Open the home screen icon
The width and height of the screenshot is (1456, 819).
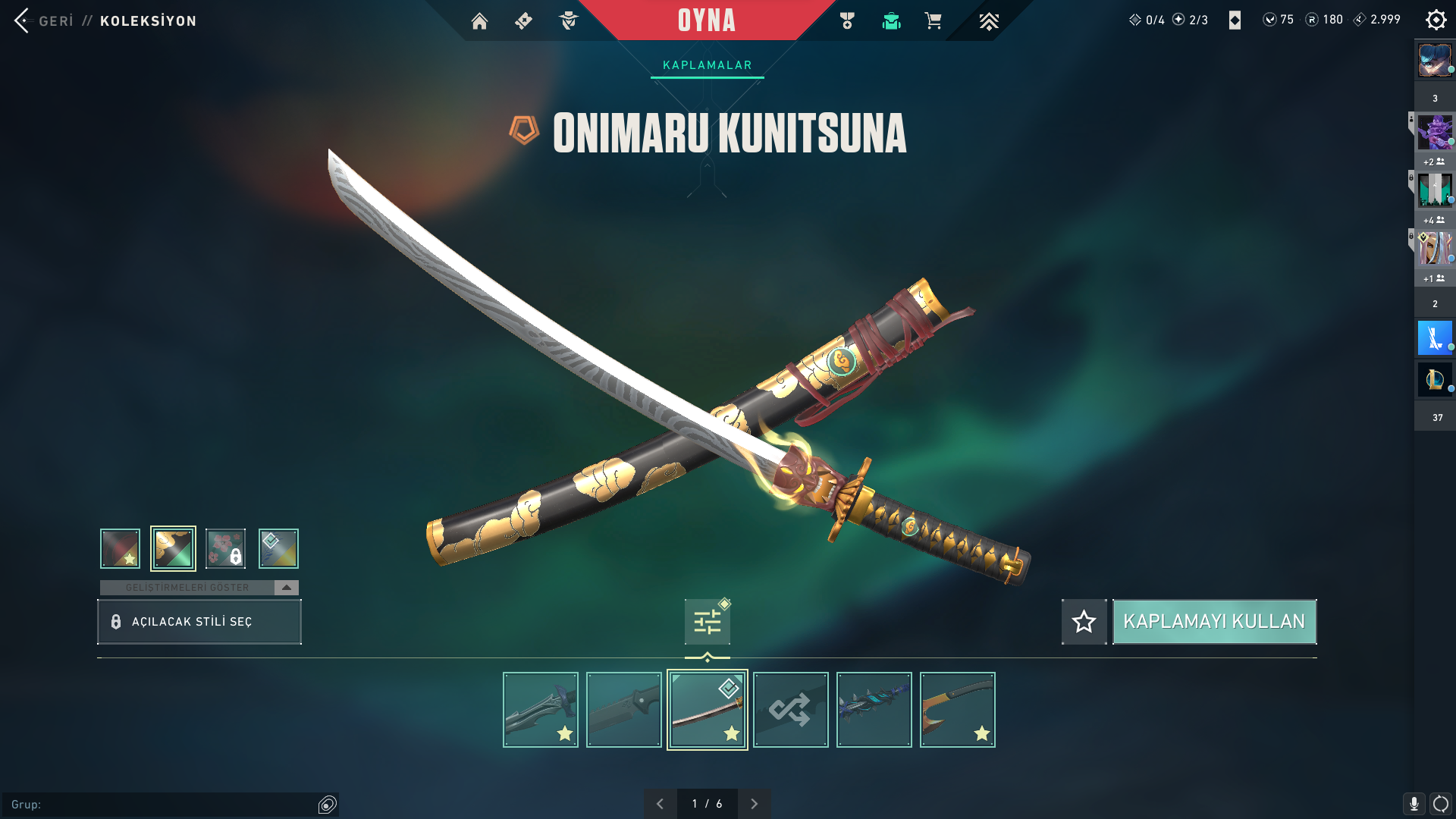pos(479,21)
